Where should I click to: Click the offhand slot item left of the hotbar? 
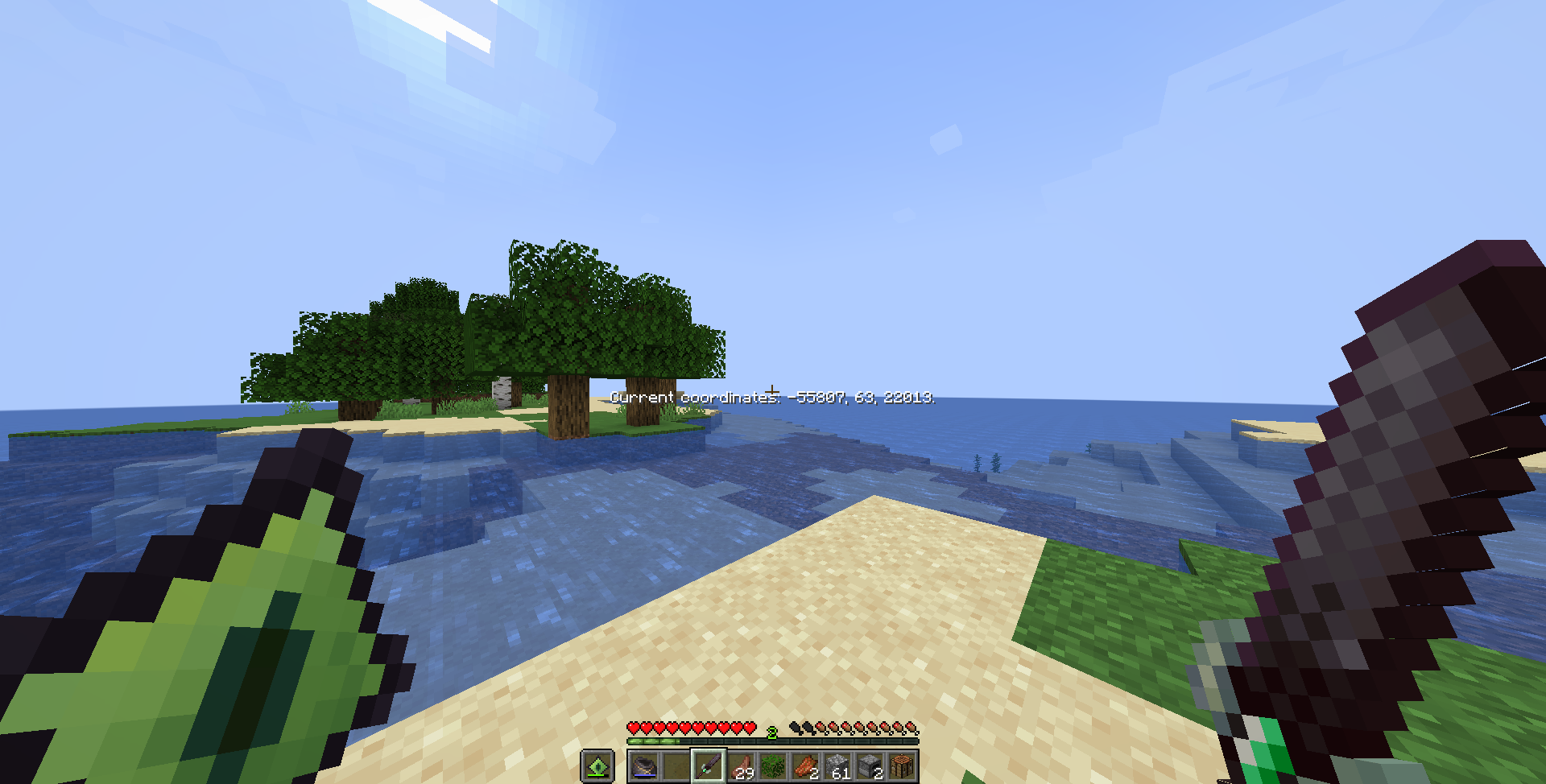click(x=597, y=764)
